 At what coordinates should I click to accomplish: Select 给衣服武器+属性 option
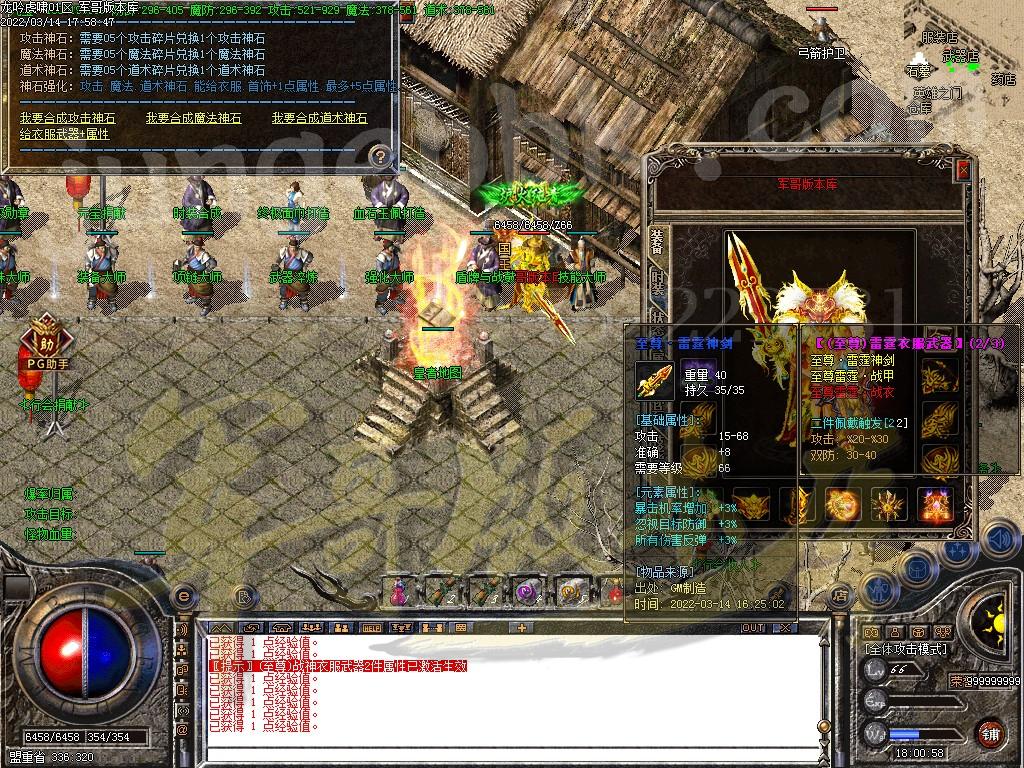(x=65, y=134)
